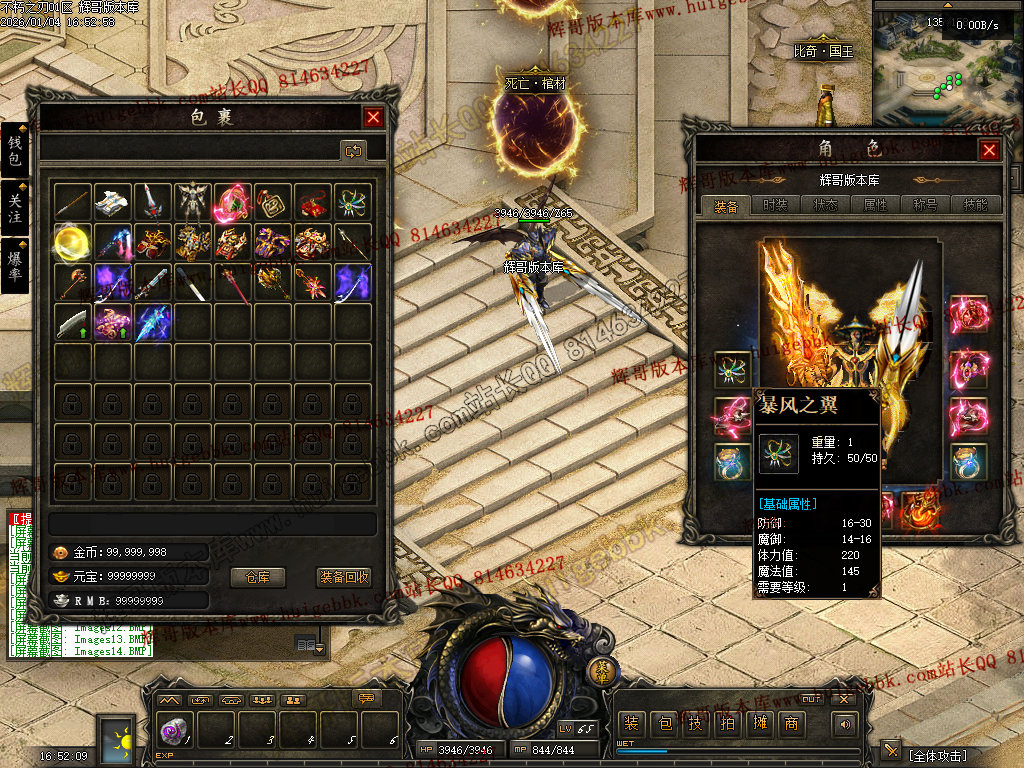Close the 包裹 inventory window
1024x768 pixels.
[x=373, y=117]
